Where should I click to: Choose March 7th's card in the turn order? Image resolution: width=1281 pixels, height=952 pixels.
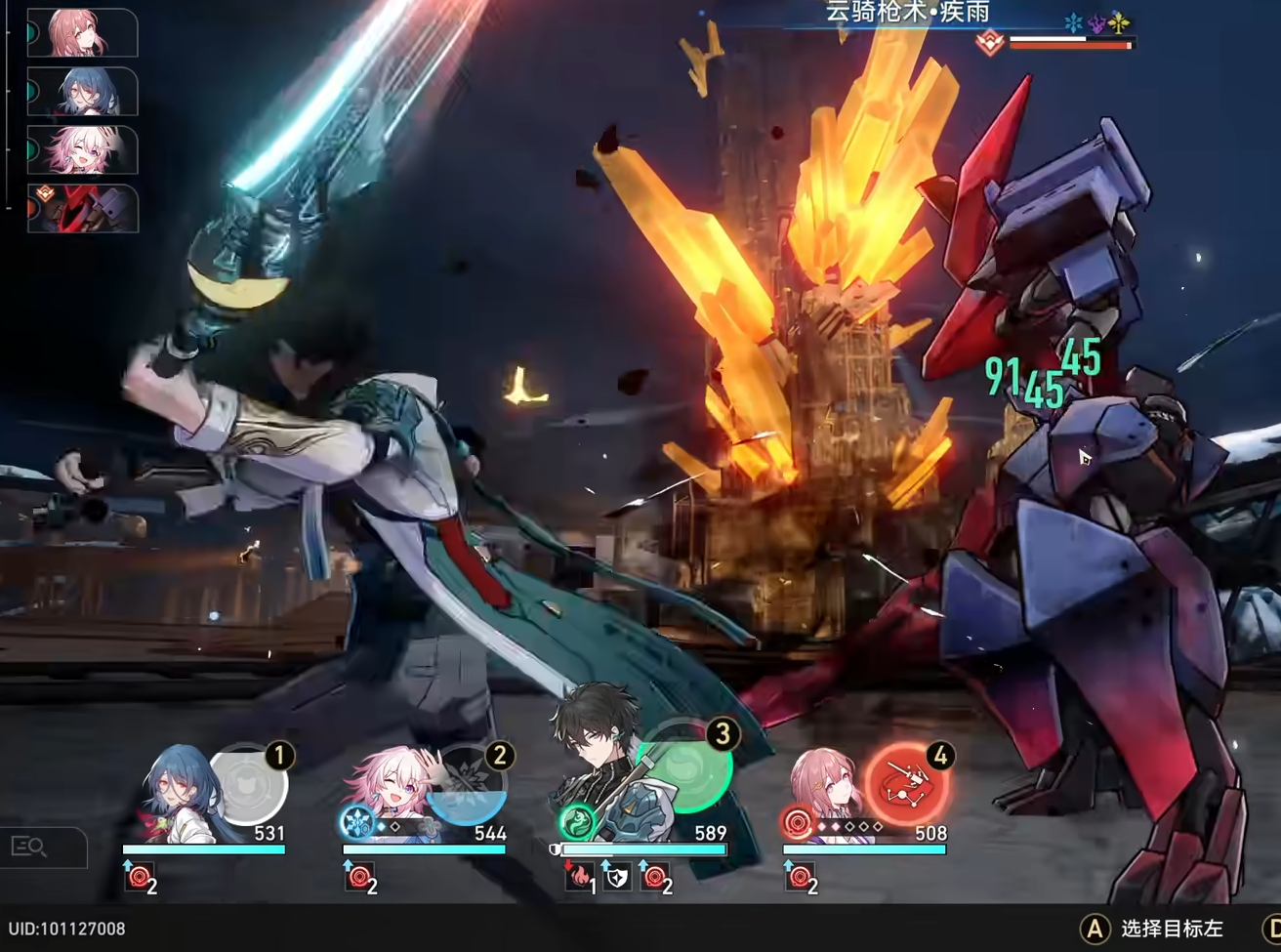tap(82, 149)
